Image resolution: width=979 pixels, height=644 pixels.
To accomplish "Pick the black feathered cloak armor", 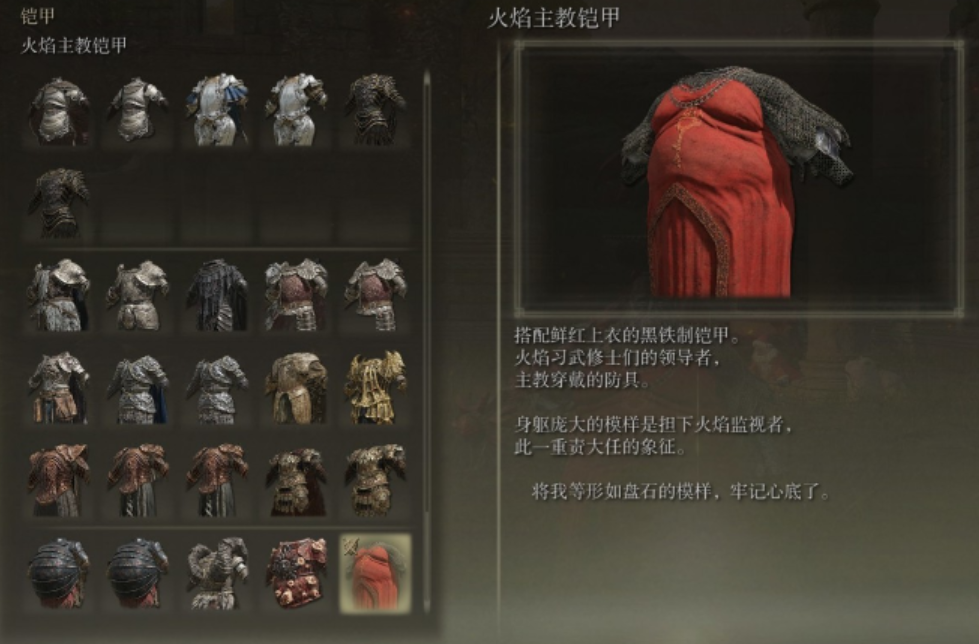I will [x=217, y=295].
